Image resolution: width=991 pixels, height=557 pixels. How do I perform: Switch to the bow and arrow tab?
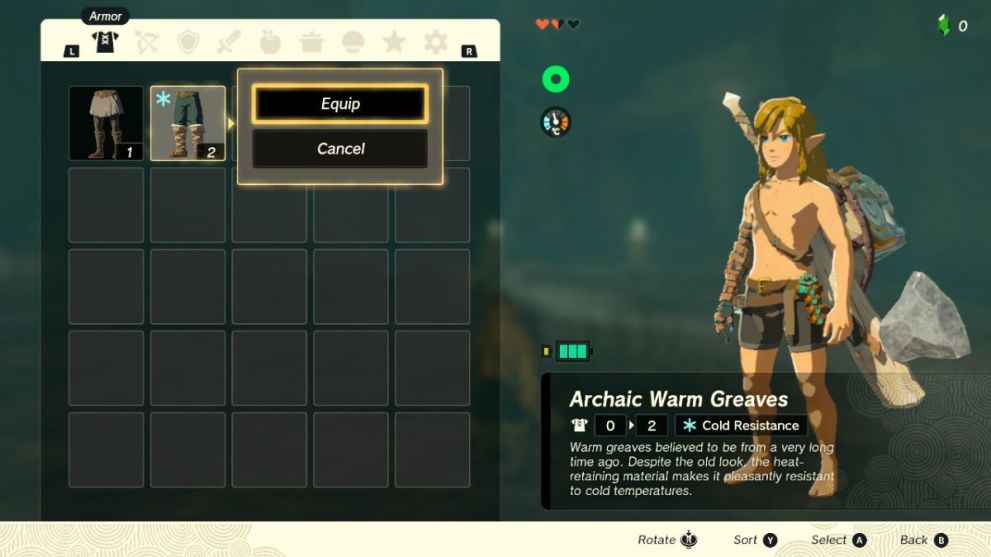(146, 42)
